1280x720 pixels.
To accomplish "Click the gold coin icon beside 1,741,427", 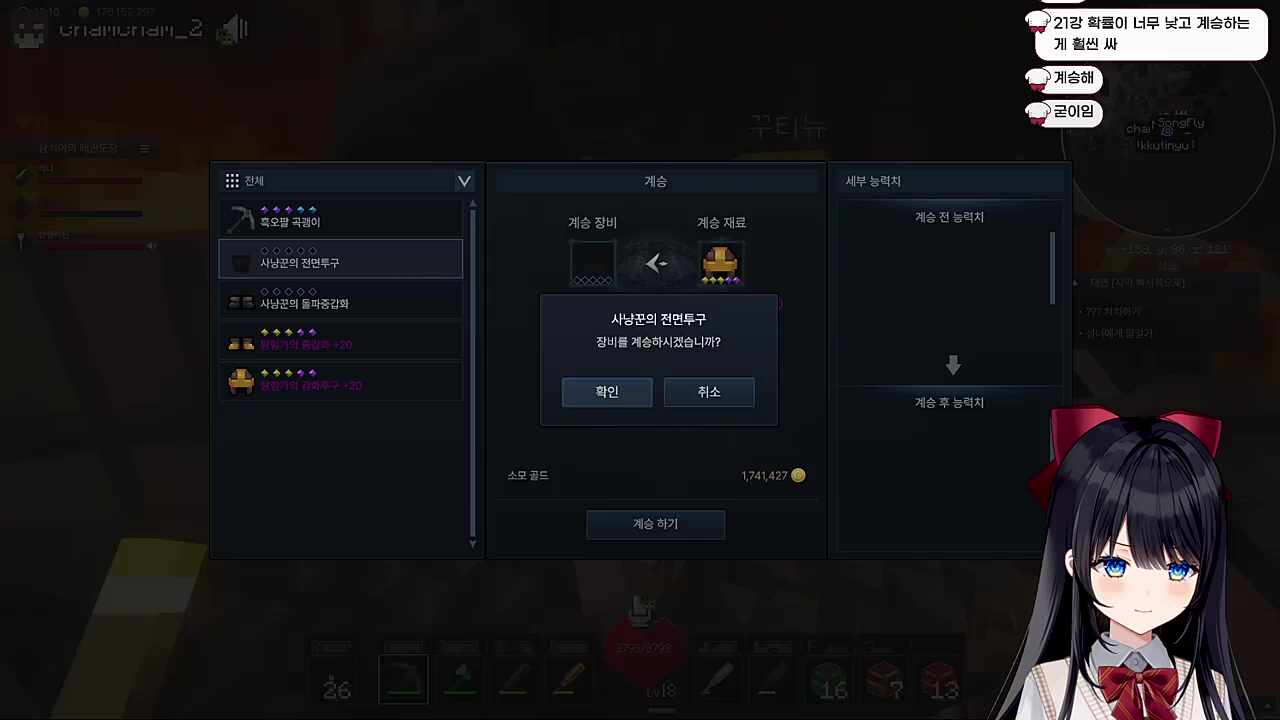I will [x=798, y=475].
